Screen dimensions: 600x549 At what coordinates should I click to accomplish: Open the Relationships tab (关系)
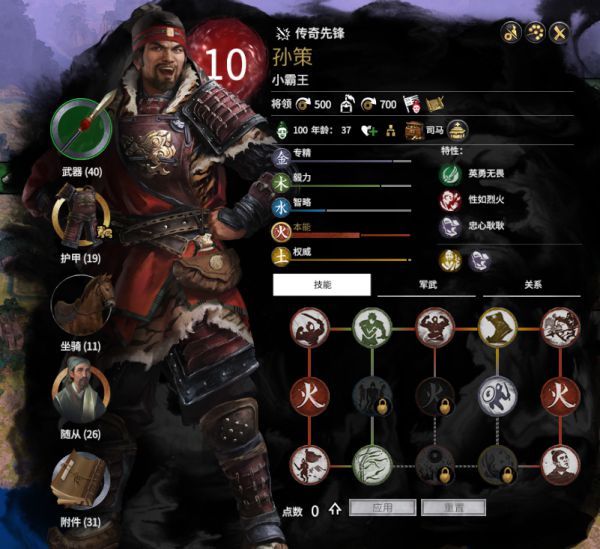[x=532, y=285]
